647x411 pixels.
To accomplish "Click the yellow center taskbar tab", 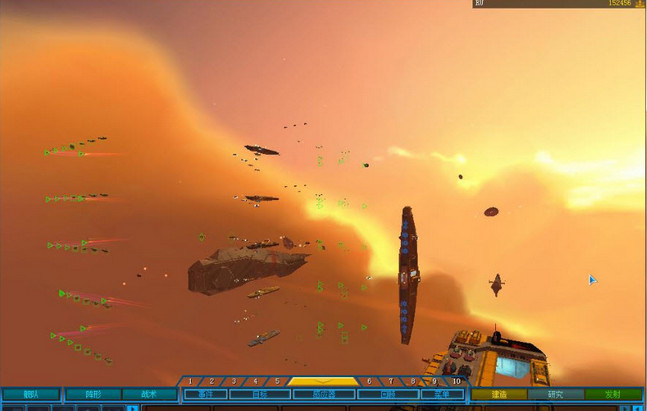I will tap(323, 381).
